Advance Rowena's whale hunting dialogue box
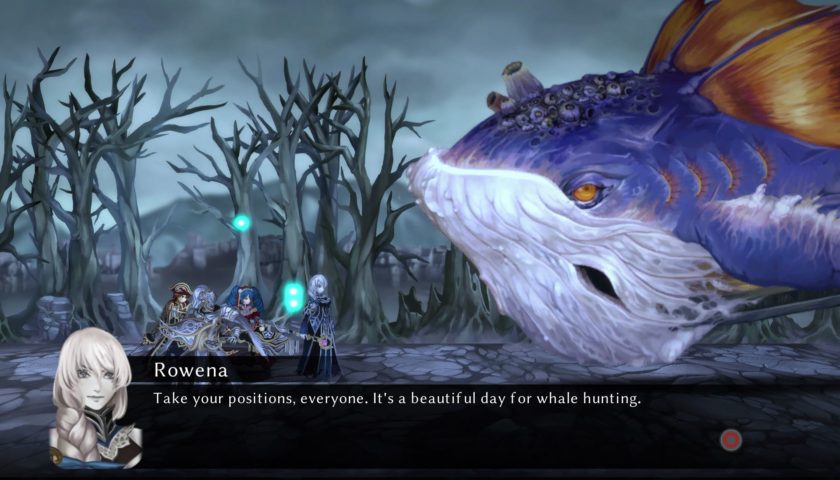840x480 pixels. pos(731,439)
